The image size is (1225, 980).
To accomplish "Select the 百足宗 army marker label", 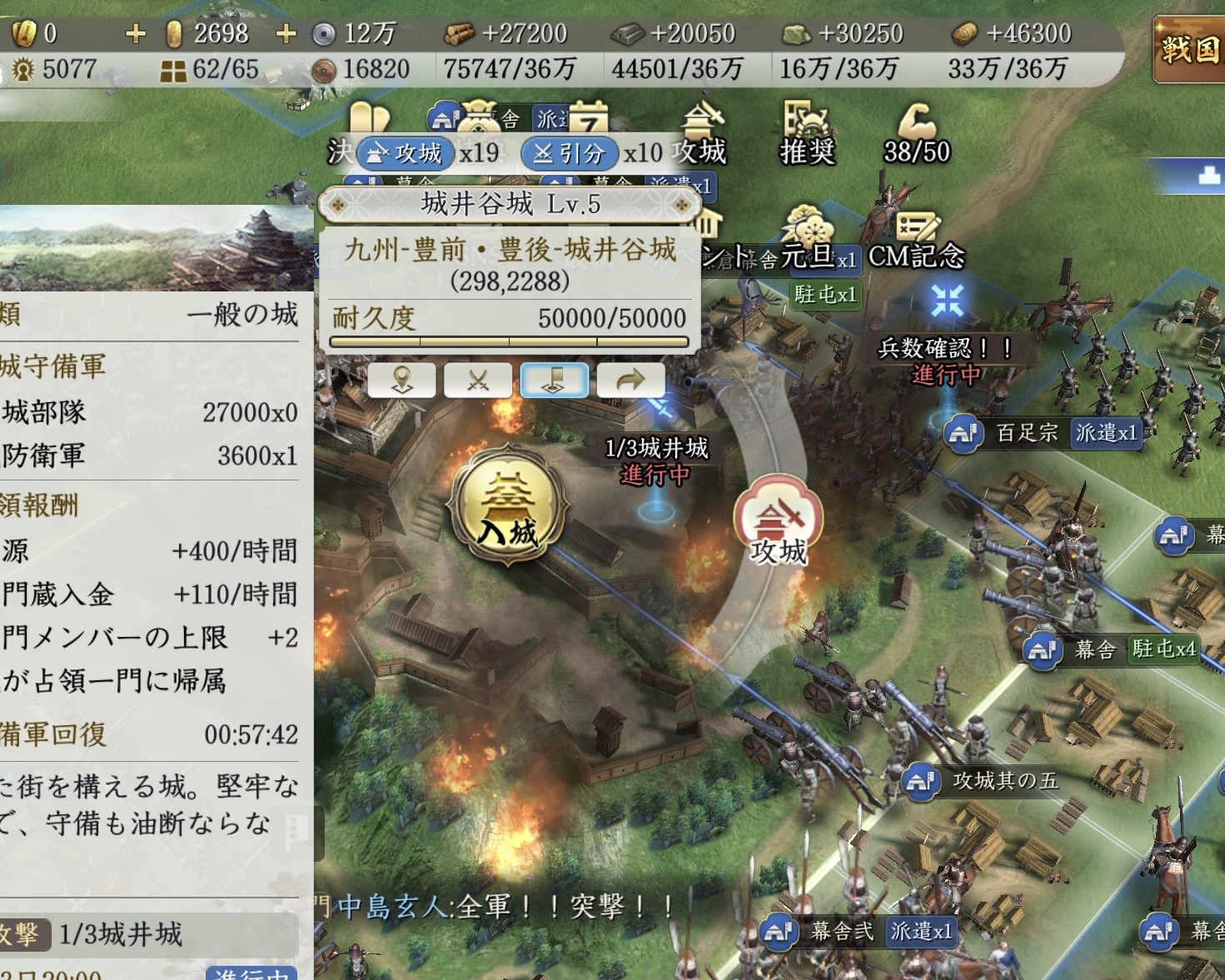I will click(x=1026, y=433).
